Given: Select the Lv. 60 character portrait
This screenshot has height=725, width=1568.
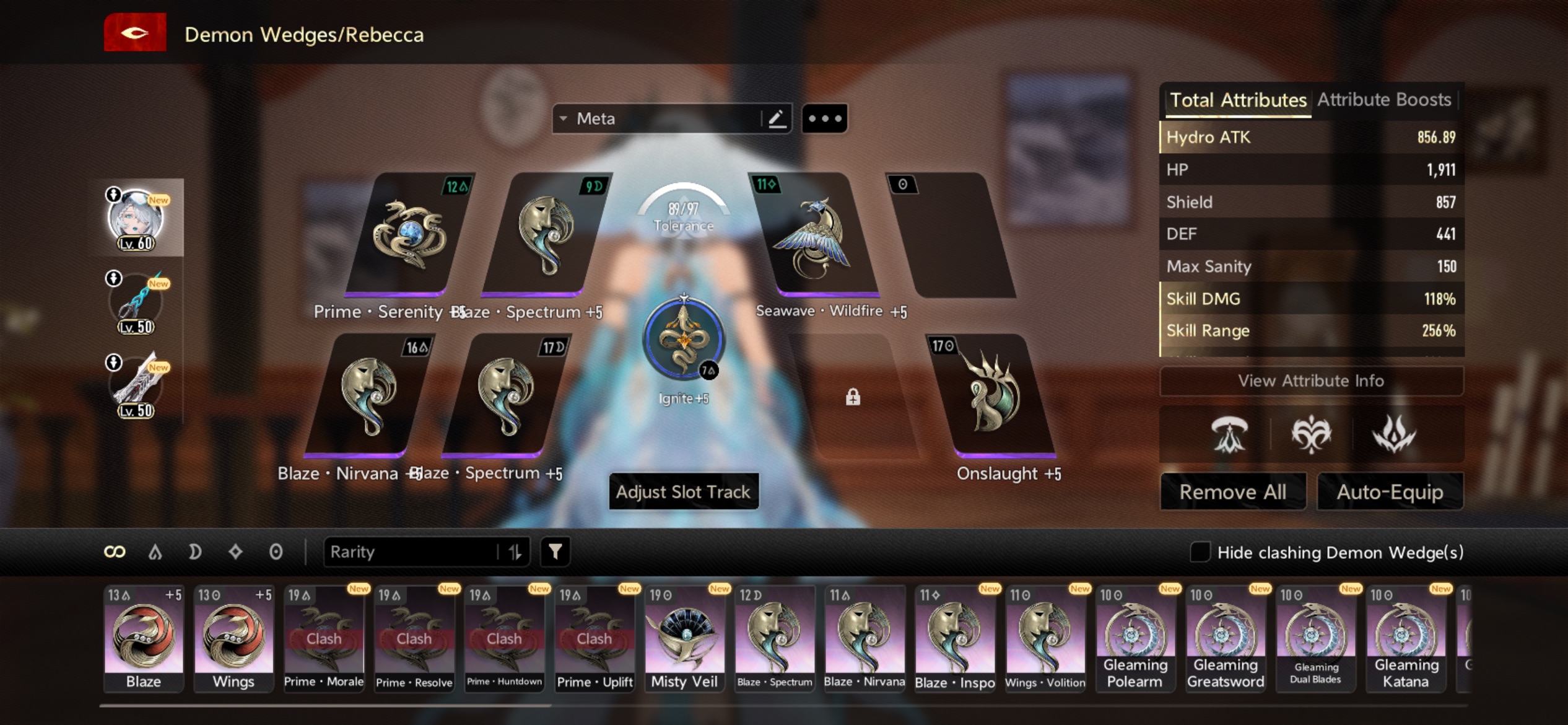Looking at the screenshot, I should coord(136,218).
